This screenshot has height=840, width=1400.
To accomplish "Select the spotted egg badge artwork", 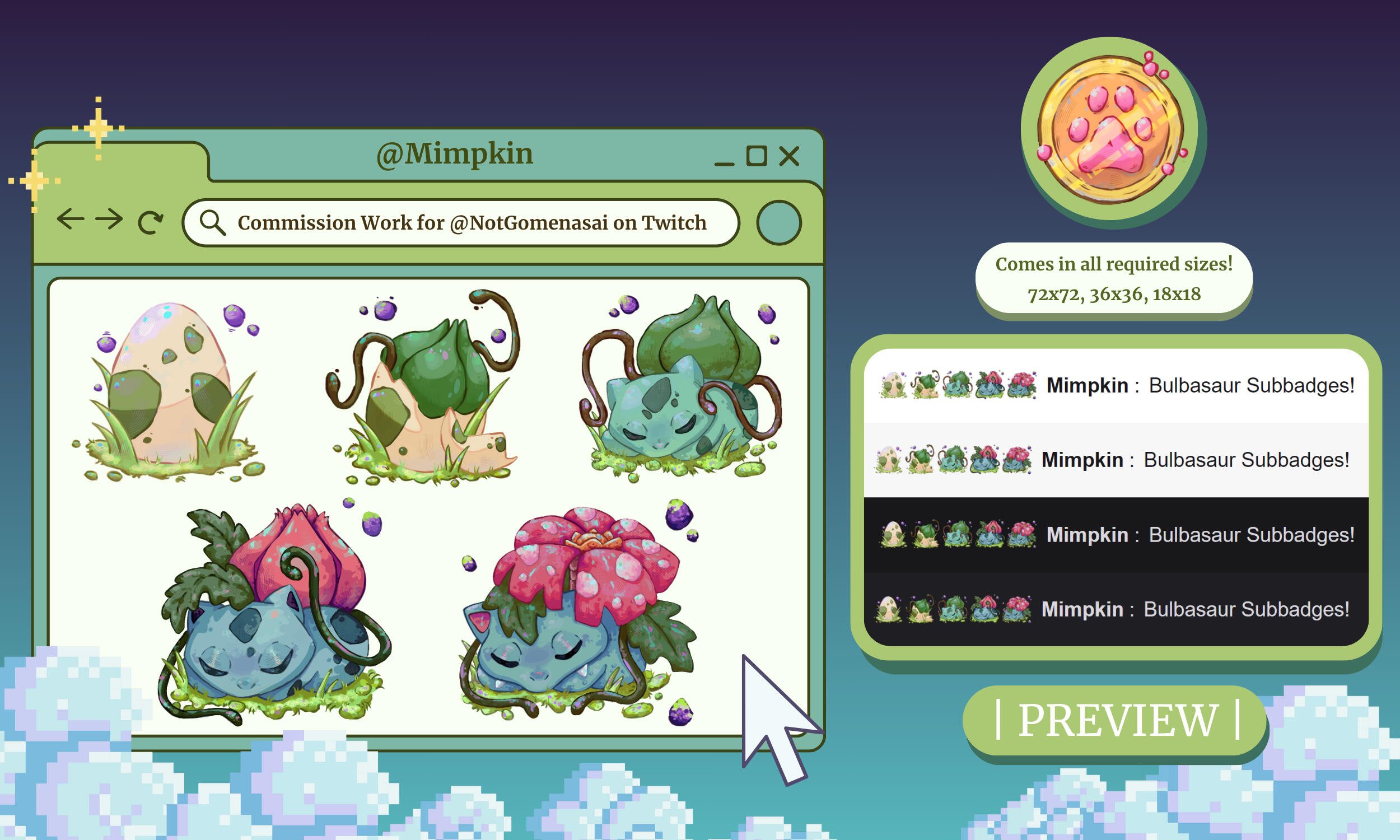I will pos(170,390).
